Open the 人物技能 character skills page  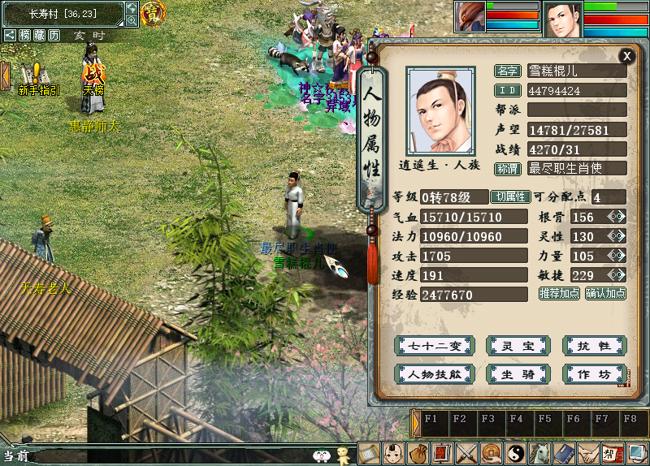coord(429,374)
